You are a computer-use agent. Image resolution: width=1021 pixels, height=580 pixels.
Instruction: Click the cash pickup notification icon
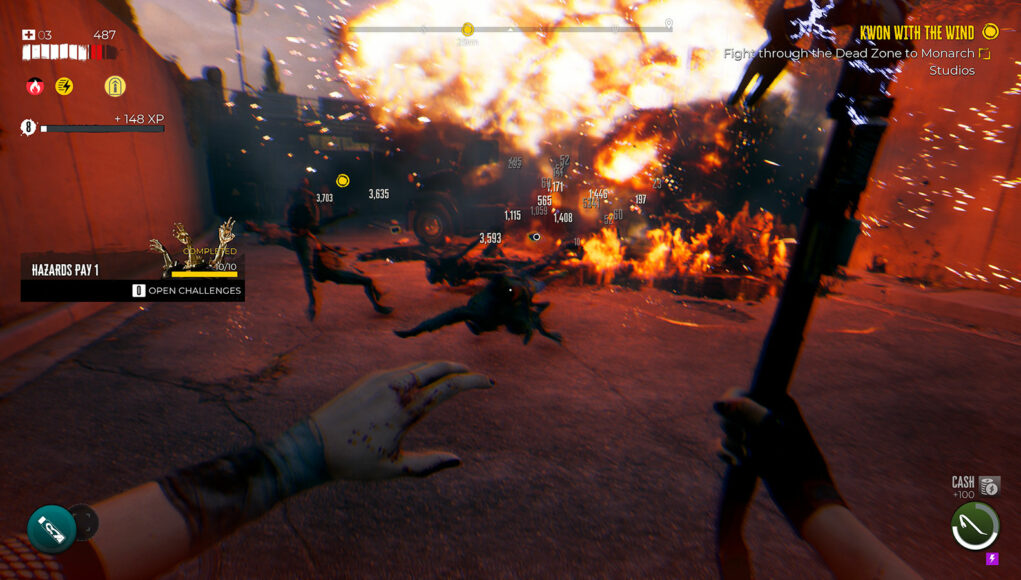[989, 486]
